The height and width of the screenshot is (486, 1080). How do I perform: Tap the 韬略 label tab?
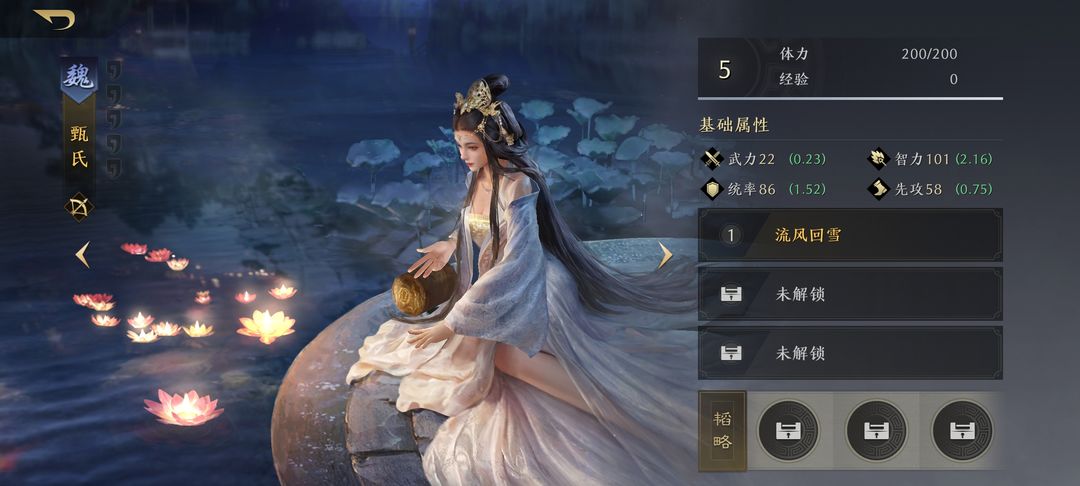pos(722,430)
